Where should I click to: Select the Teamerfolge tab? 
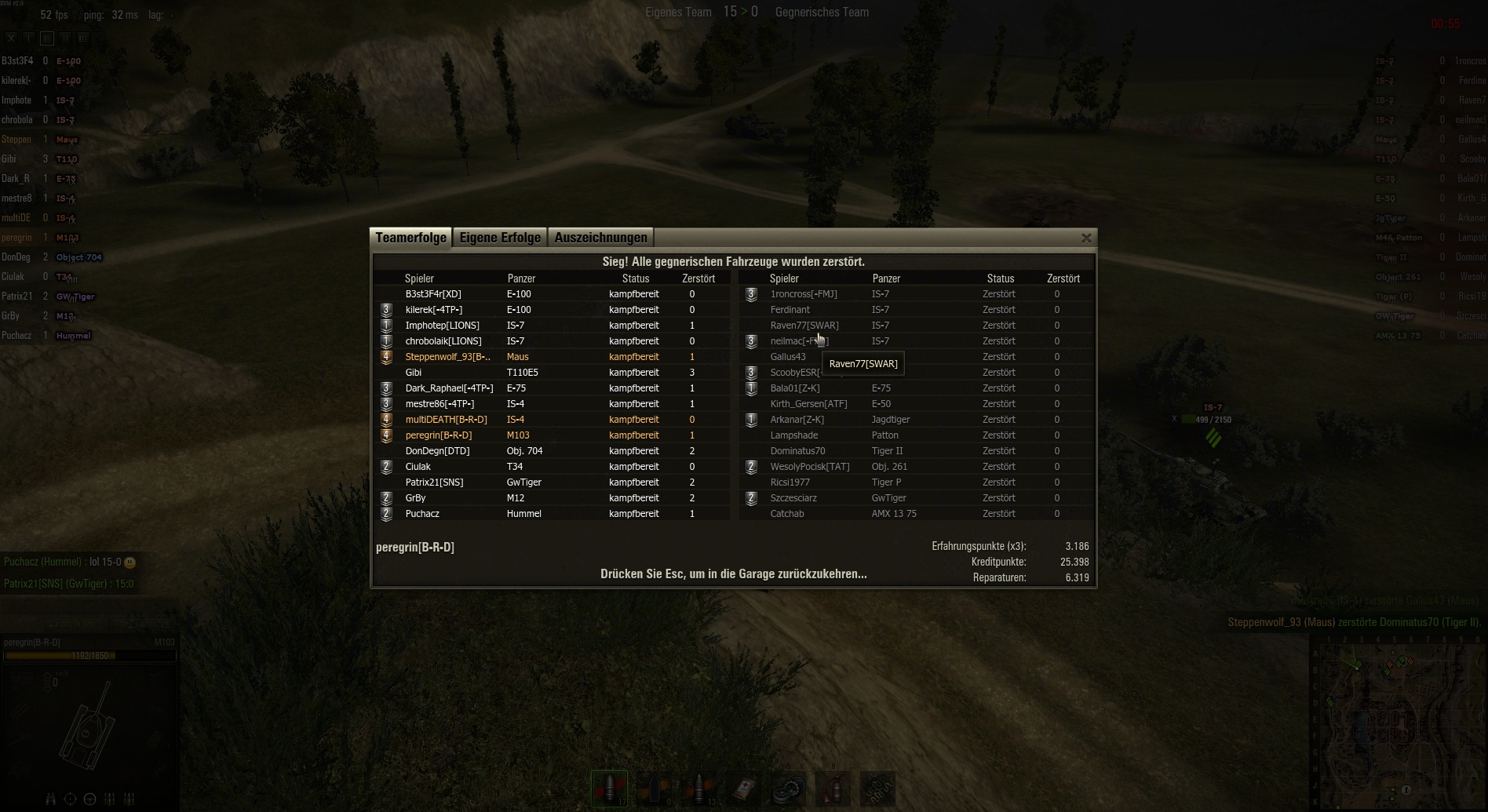[410, 238]
